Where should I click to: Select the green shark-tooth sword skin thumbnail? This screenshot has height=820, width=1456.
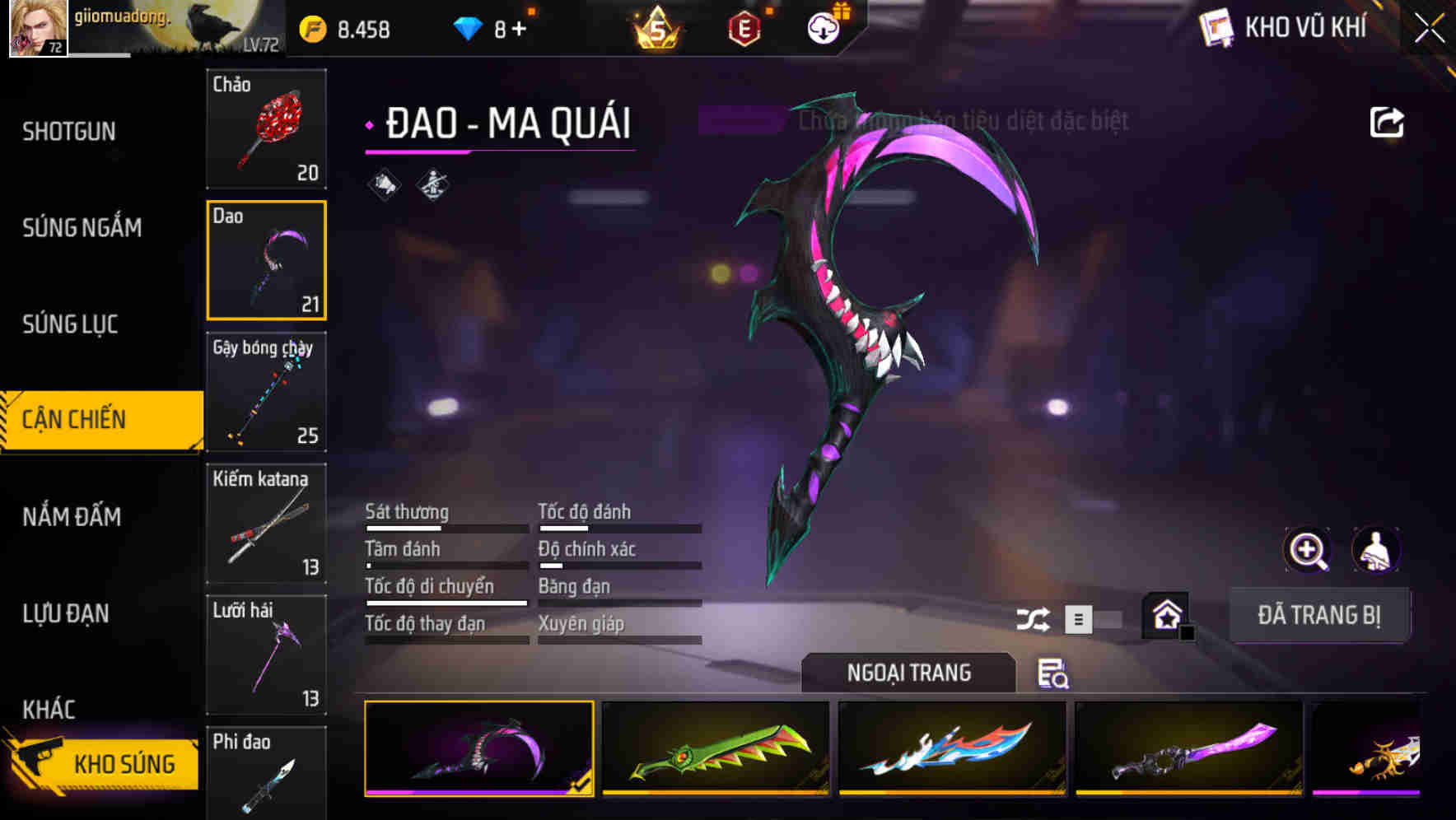pos(715,749)
